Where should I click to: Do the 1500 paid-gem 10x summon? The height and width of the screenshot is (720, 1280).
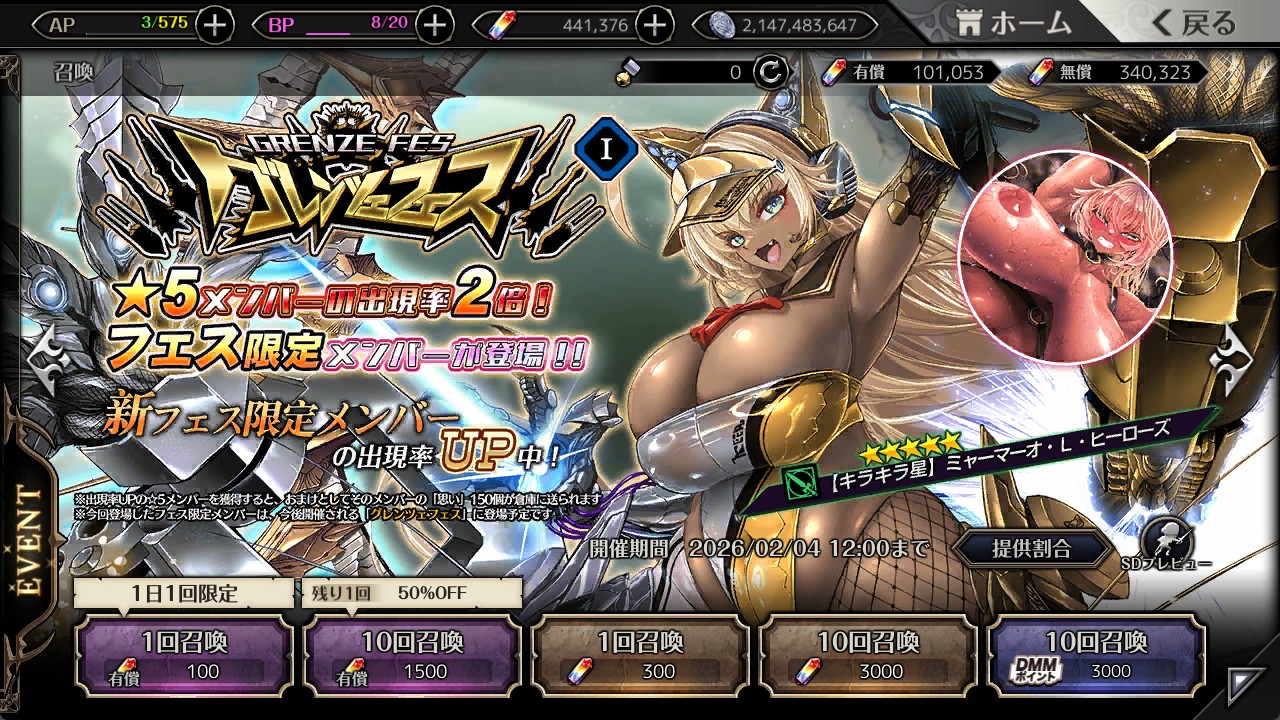[x=412, y=656]
